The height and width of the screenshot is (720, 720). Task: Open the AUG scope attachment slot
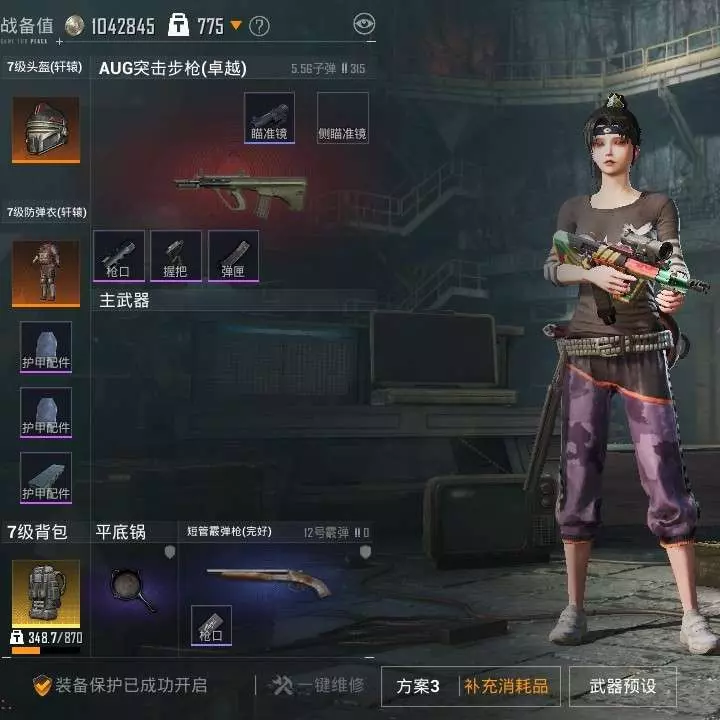tap(270, 118)
